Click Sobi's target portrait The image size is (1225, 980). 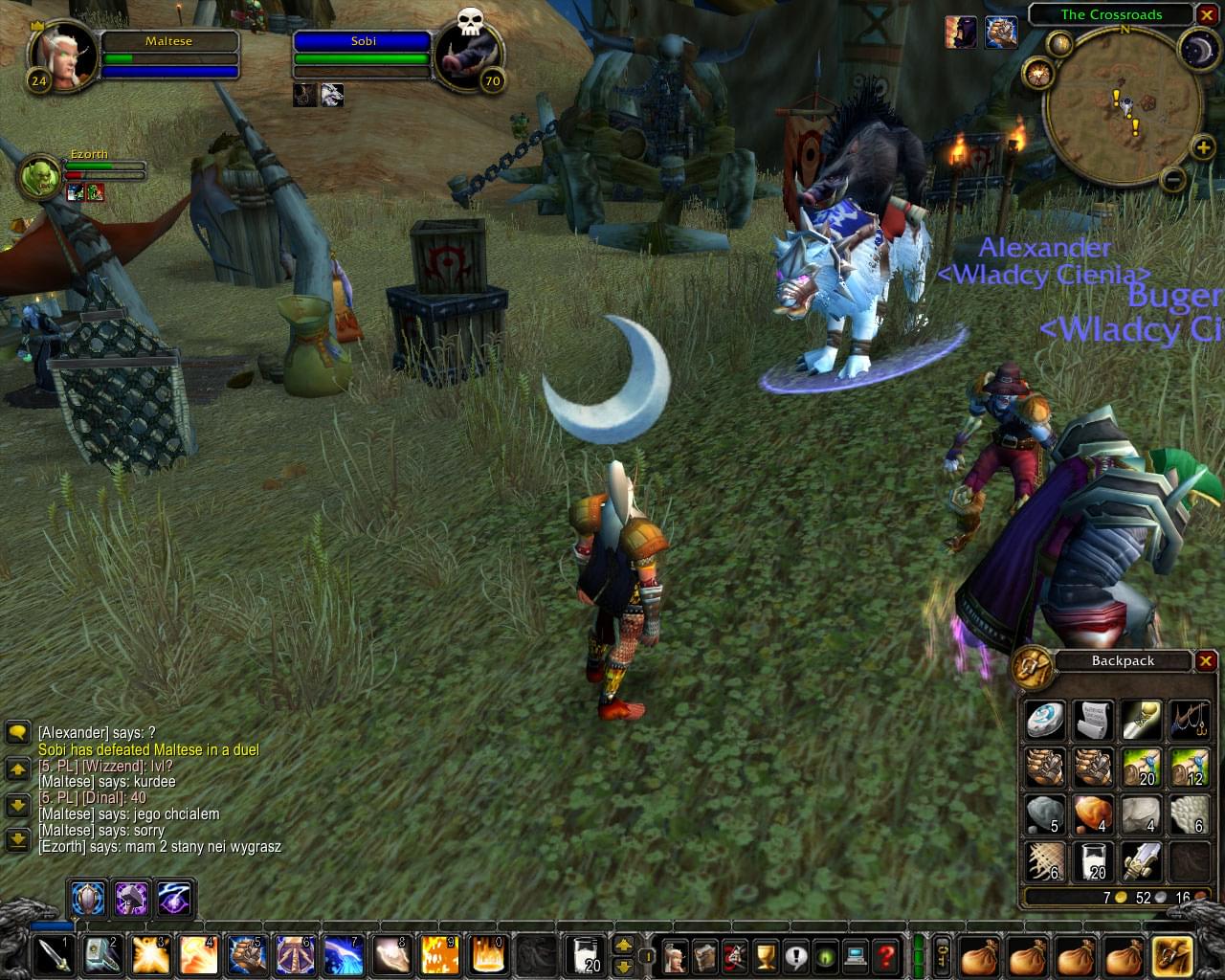[x=468, y=57]
